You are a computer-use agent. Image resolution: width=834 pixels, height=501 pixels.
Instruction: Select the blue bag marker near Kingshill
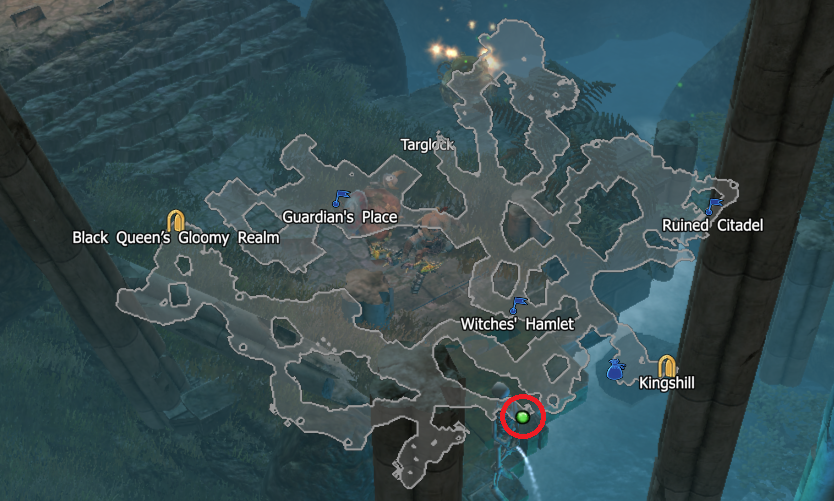pyautogui.click(x=615, y=370)
